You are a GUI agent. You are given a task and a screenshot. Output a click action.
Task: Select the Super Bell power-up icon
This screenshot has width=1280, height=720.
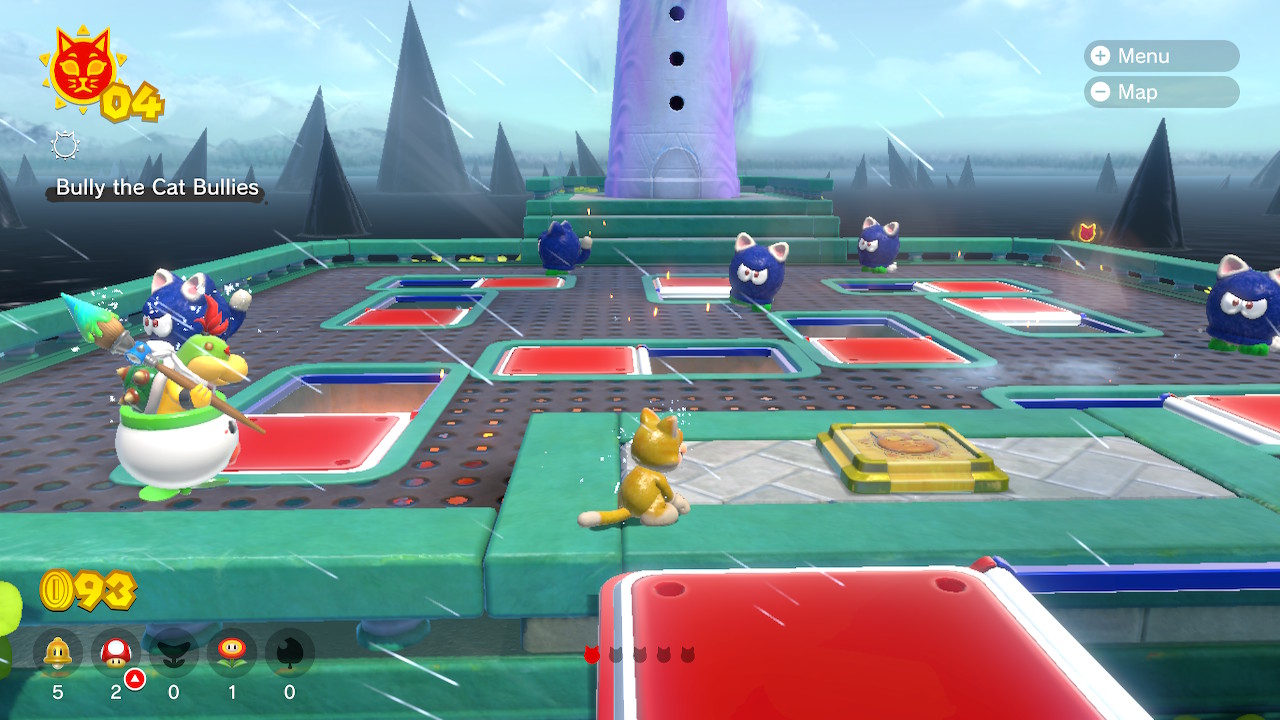click(58, 653)
